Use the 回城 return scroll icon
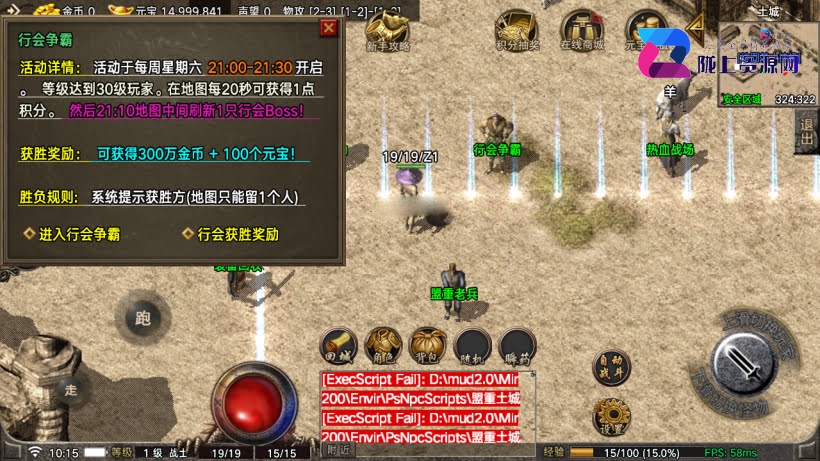The width and height of the screenshot is (820, 461). tap(339, 343)
